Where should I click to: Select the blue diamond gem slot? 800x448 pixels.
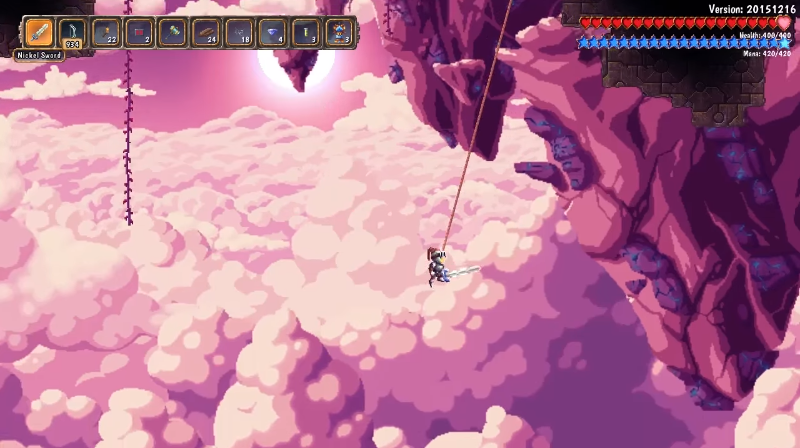[x=273, y=32]
